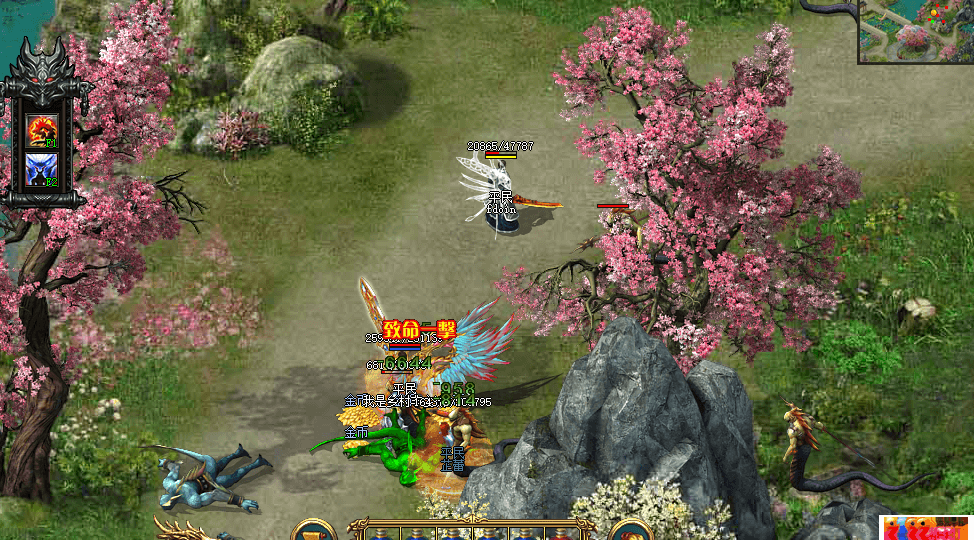The image size is (974, 540).
Task: Use the F2 blue demon skill
Action: pyautogui.click(x=41, y=170)
